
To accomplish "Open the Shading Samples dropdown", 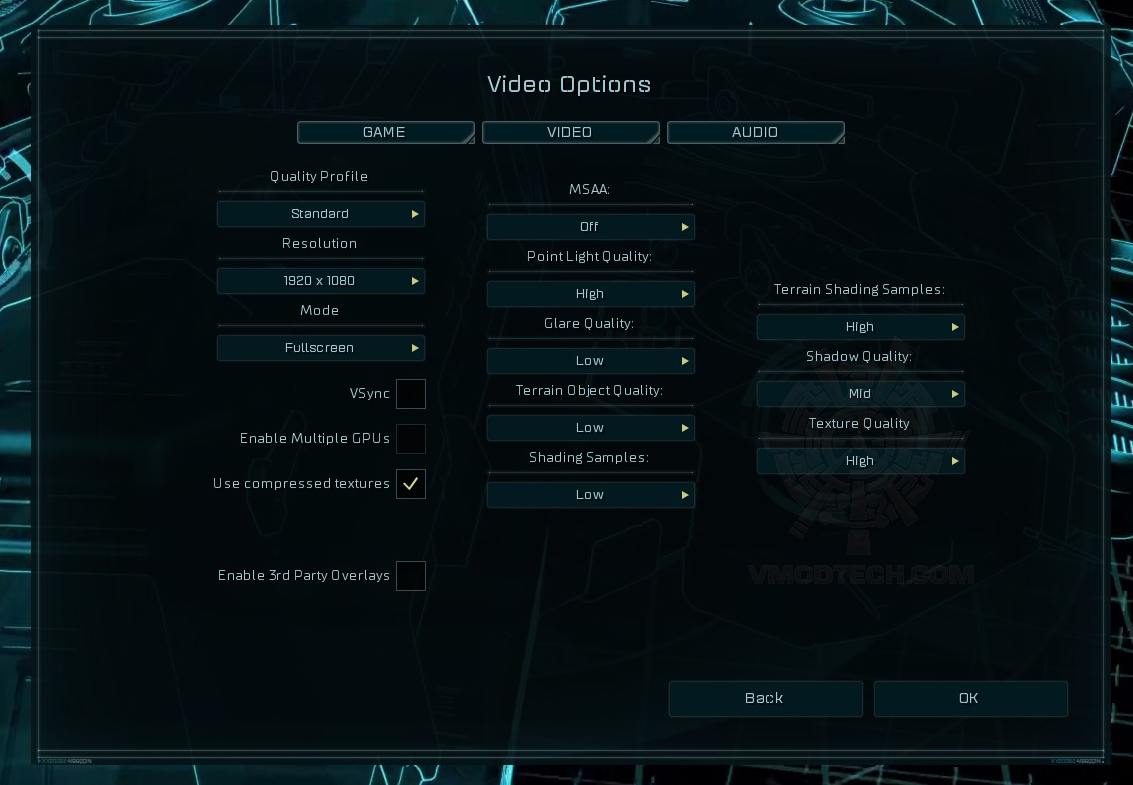I will pos(591,495).
